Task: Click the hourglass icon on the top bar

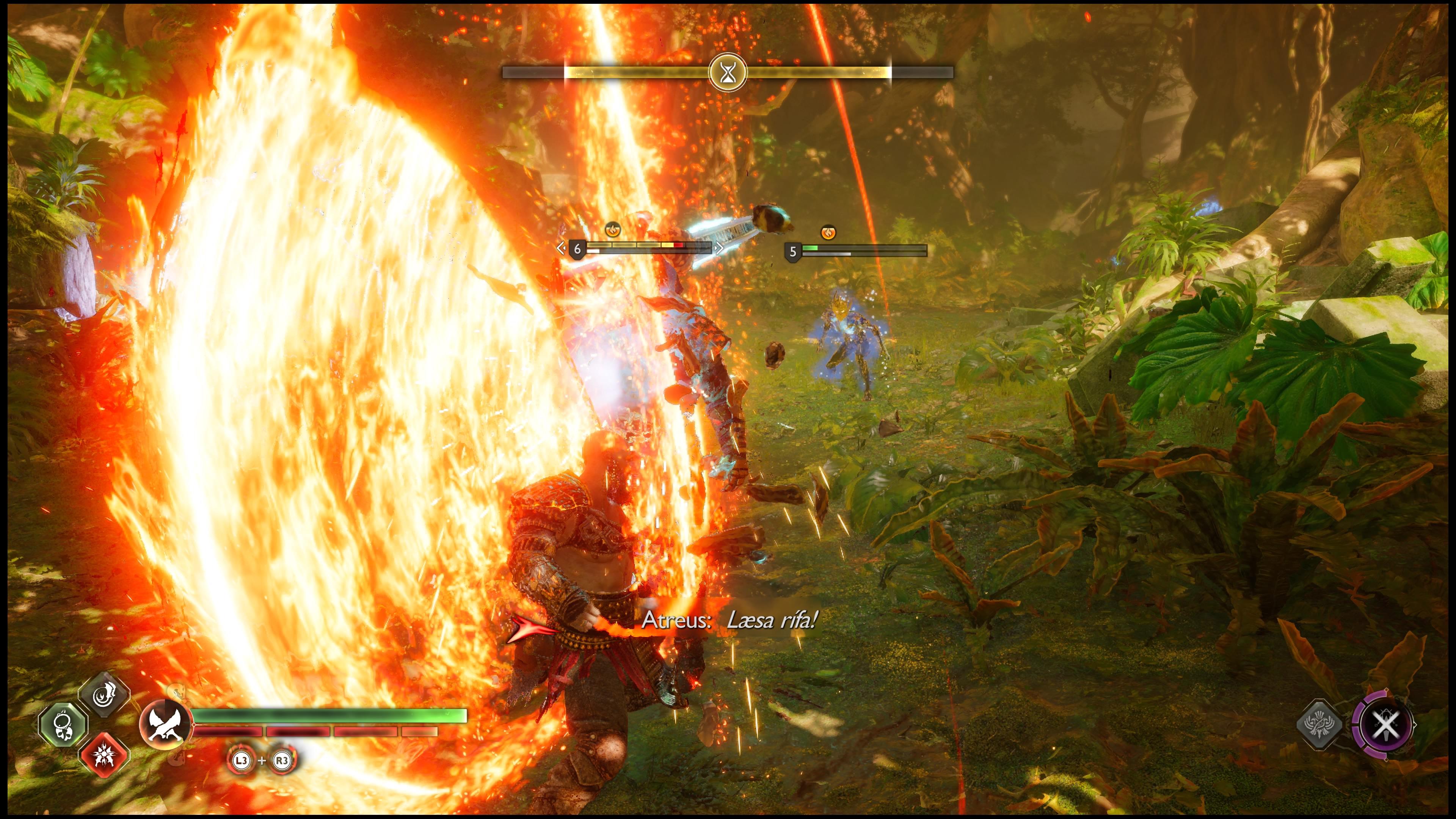Action: 728,72
